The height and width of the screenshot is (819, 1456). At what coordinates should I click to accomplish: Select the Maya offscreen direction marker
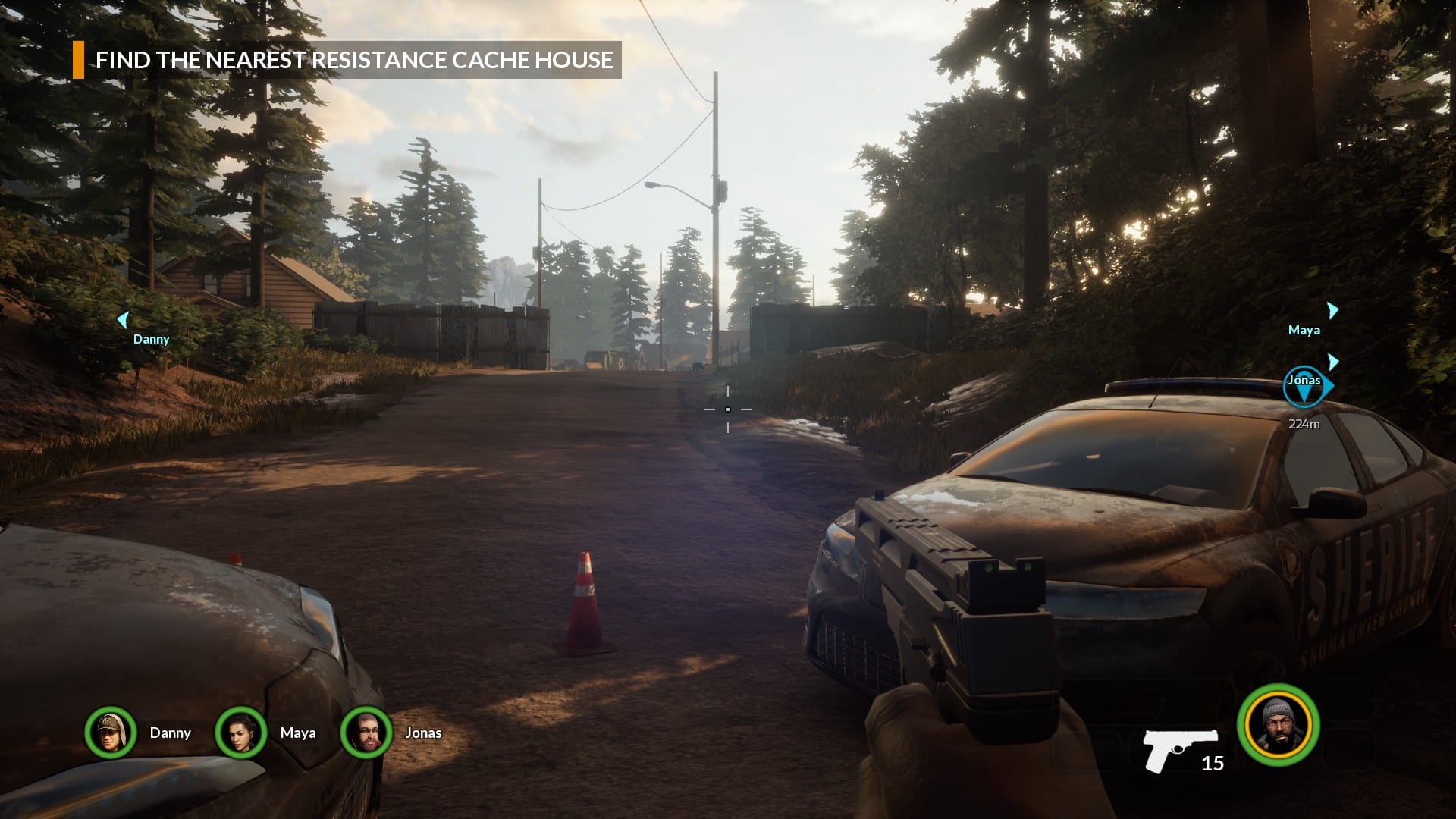1332,311
